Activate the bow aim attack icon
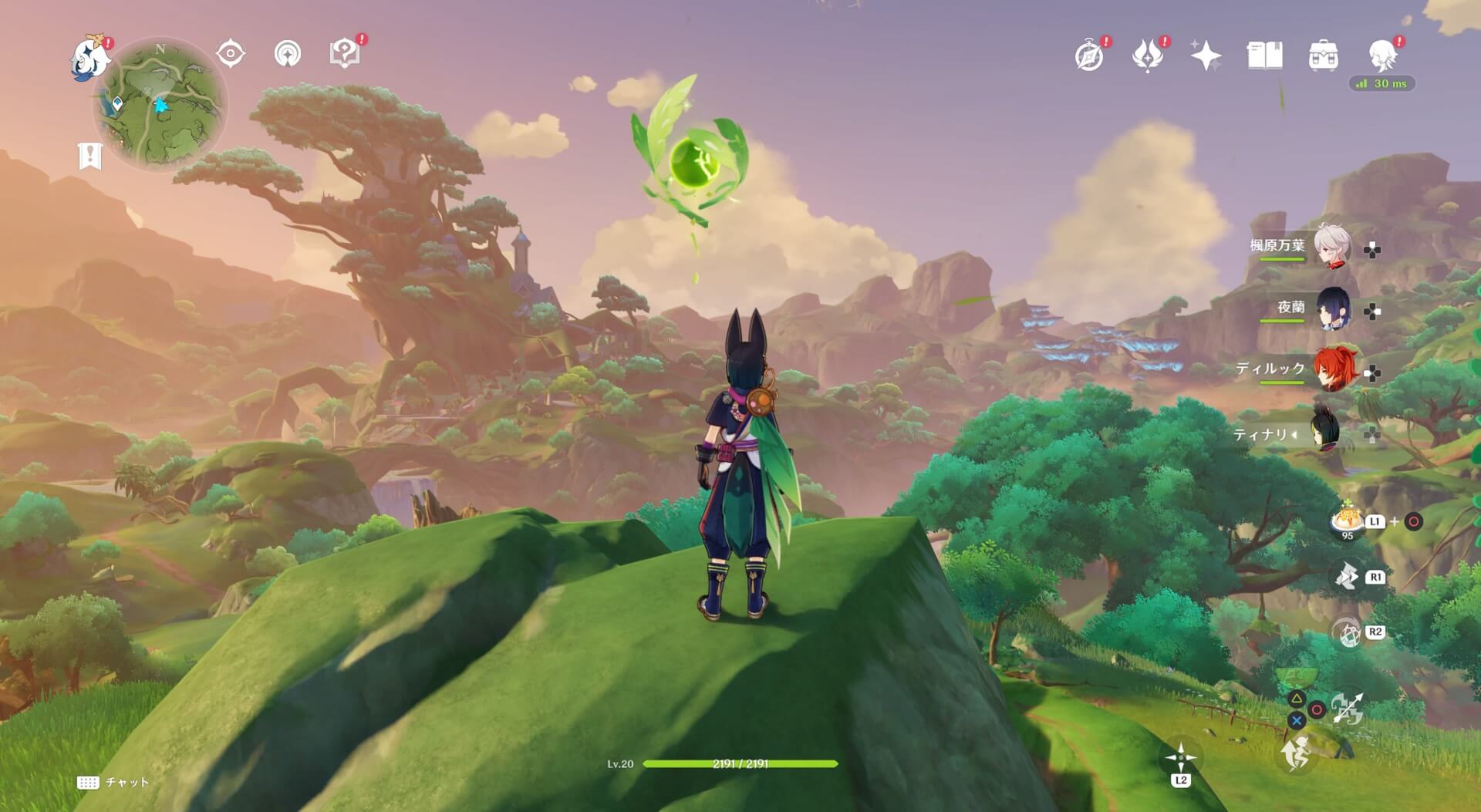The height and width of the screenshot is (812, 1481). tap(1347, 709)
